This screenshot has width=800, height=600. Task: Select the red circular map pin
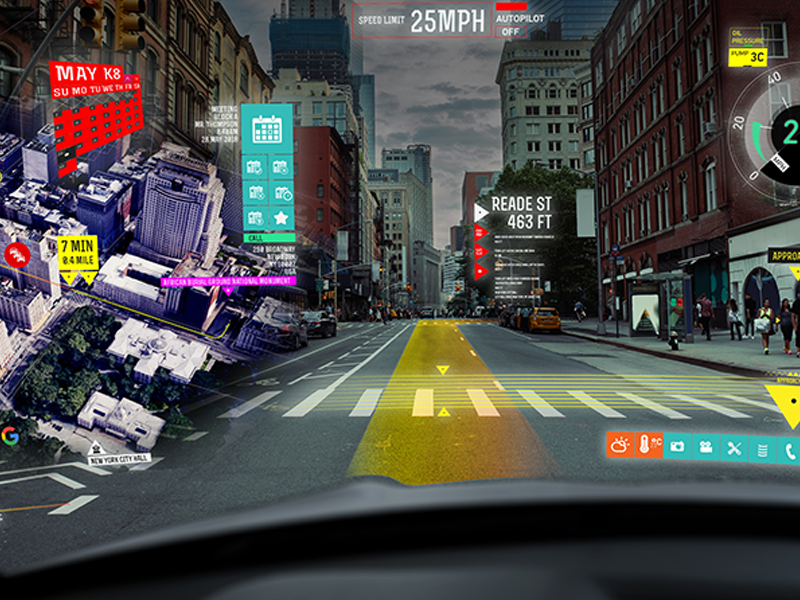(x=15, y=254)
